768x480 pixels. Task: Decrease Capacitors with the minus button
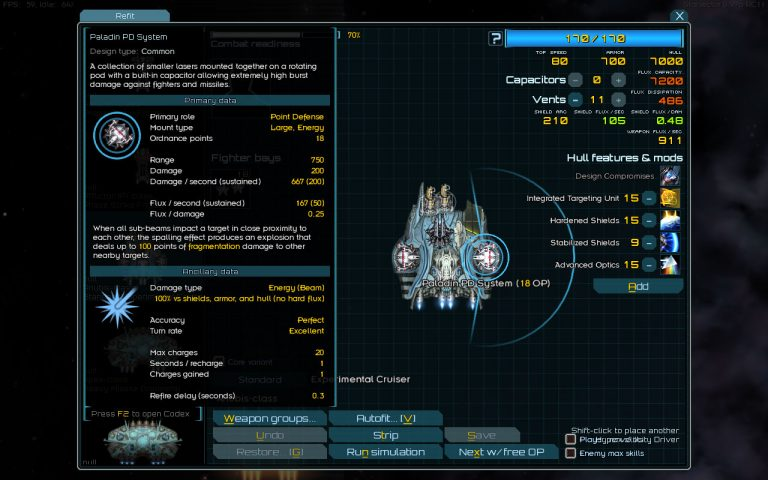[x=575, y=80]
